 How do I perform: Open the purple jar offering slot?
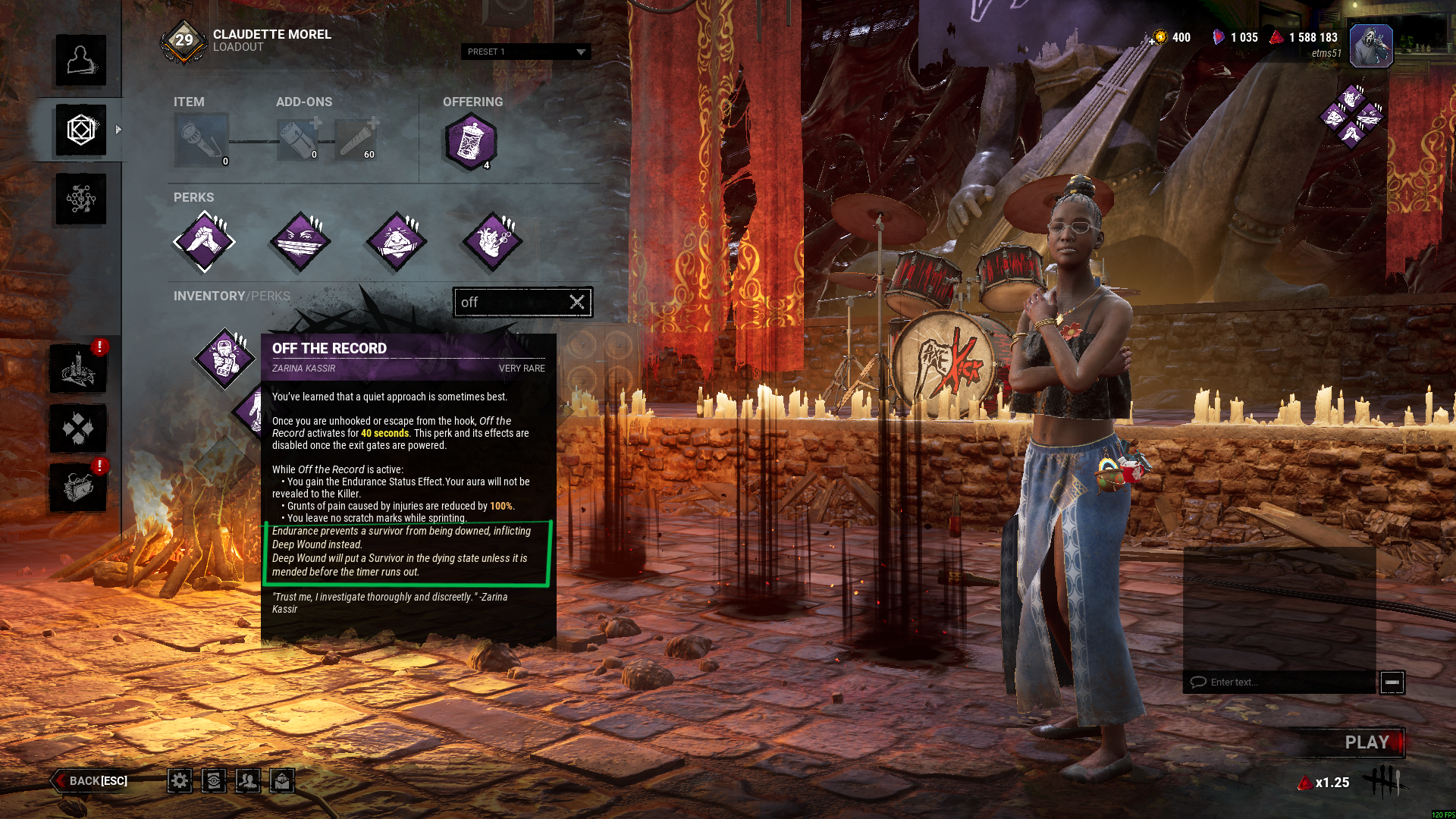coord(471,142)
